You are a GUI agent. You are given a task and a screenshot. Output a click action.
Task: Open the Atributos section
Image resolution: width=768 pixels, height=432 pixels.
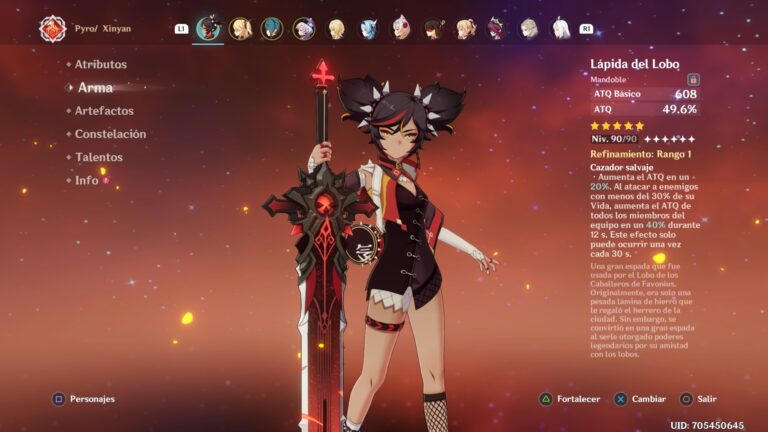tap(100, 64)
